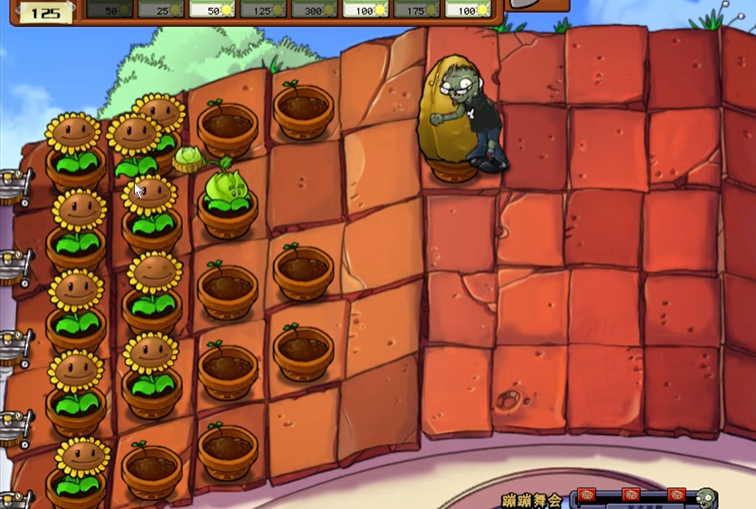The width and height of the screenshot is (756, 509).
Task: Select the 175-sun seed packet
Action: pos(416,9)
